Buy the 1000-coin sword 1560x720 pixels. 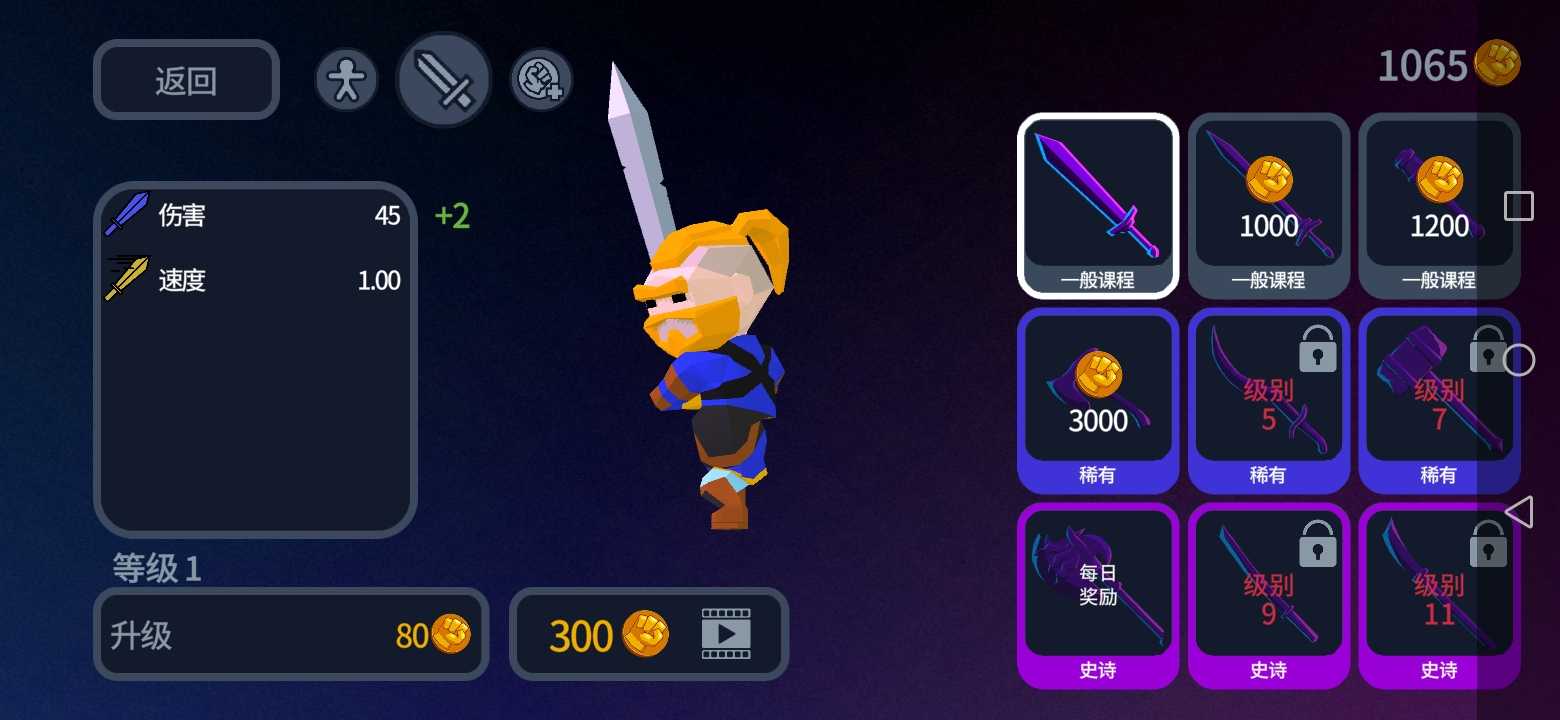tap(1268, 205)
